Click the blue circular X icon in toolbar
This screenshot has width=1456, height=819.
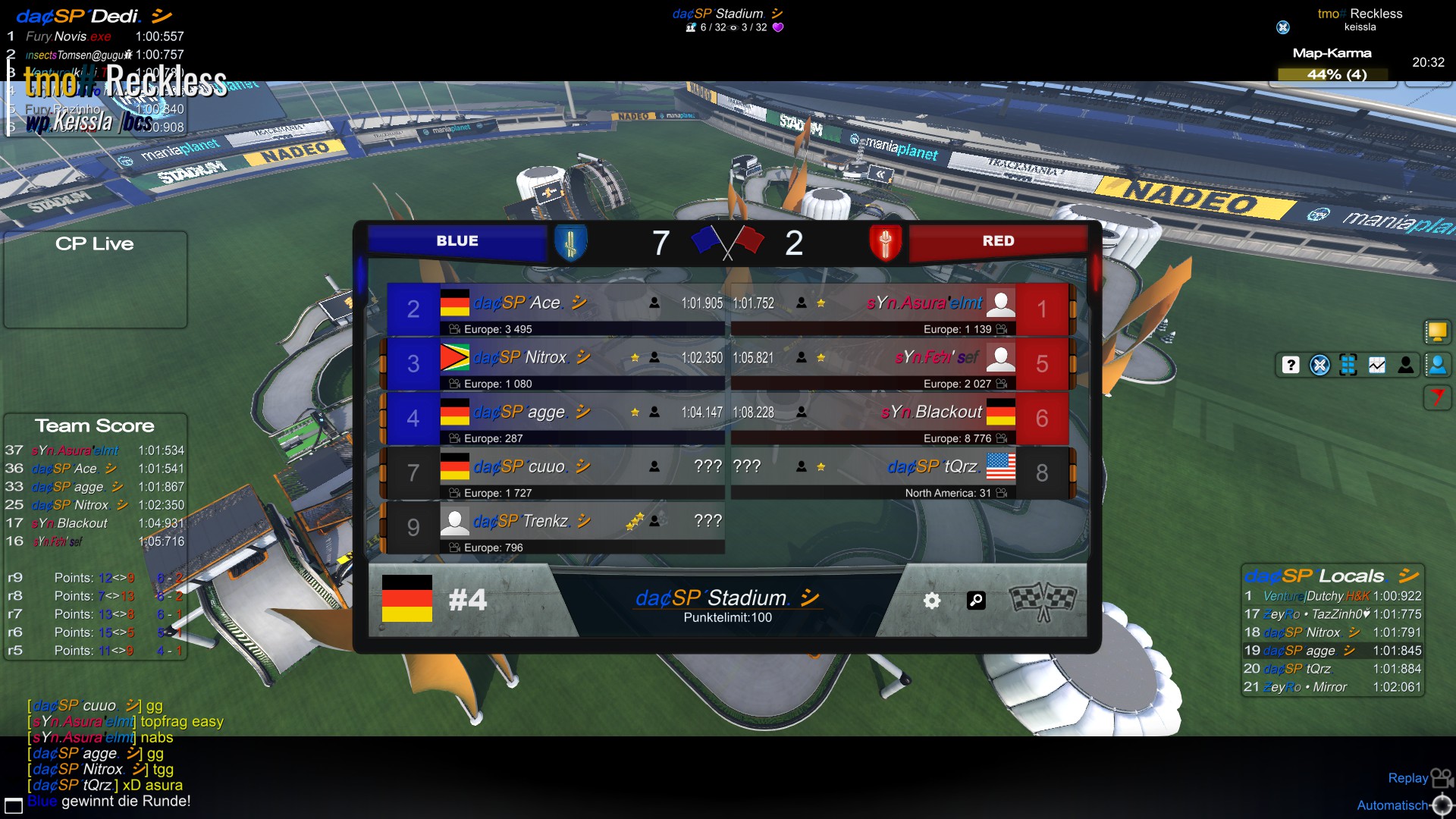coord(1319,366)
